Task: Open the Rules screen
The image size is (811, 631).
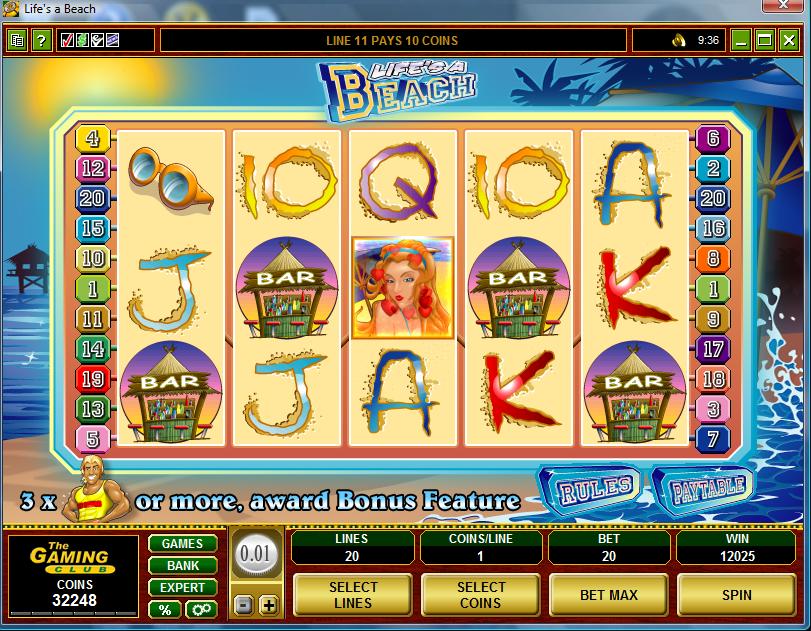Action: coord(596,489)
